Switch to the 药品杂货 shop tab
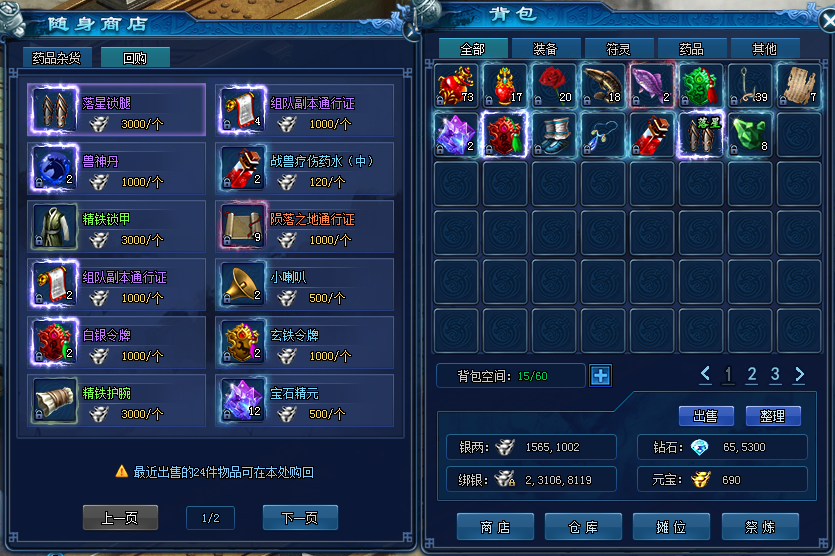The width and height of the screenshot is (835, 556). pos(57,58)
